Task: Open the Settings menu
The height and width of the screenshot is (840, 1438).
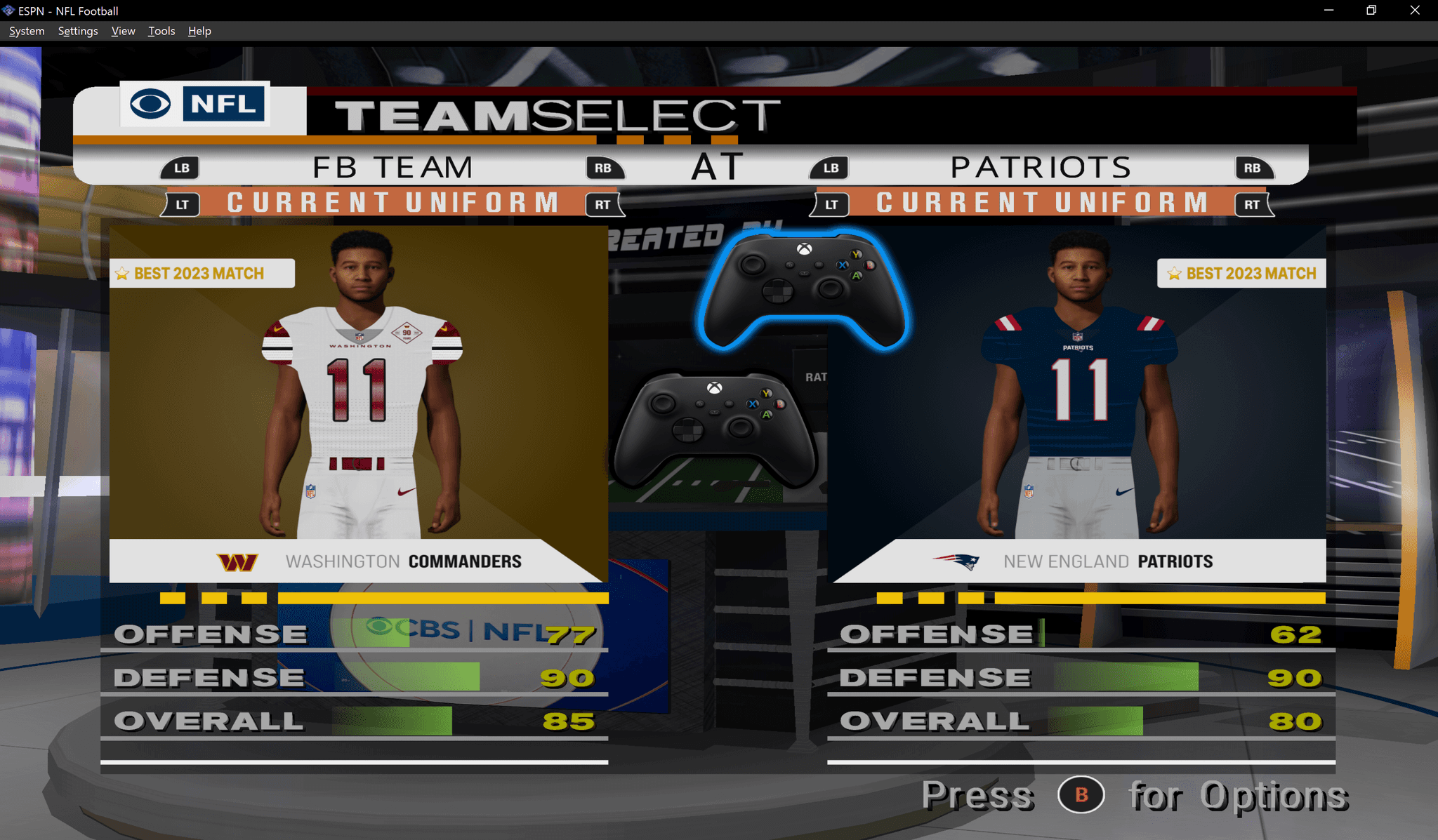Action: click(x=77, y=31)
